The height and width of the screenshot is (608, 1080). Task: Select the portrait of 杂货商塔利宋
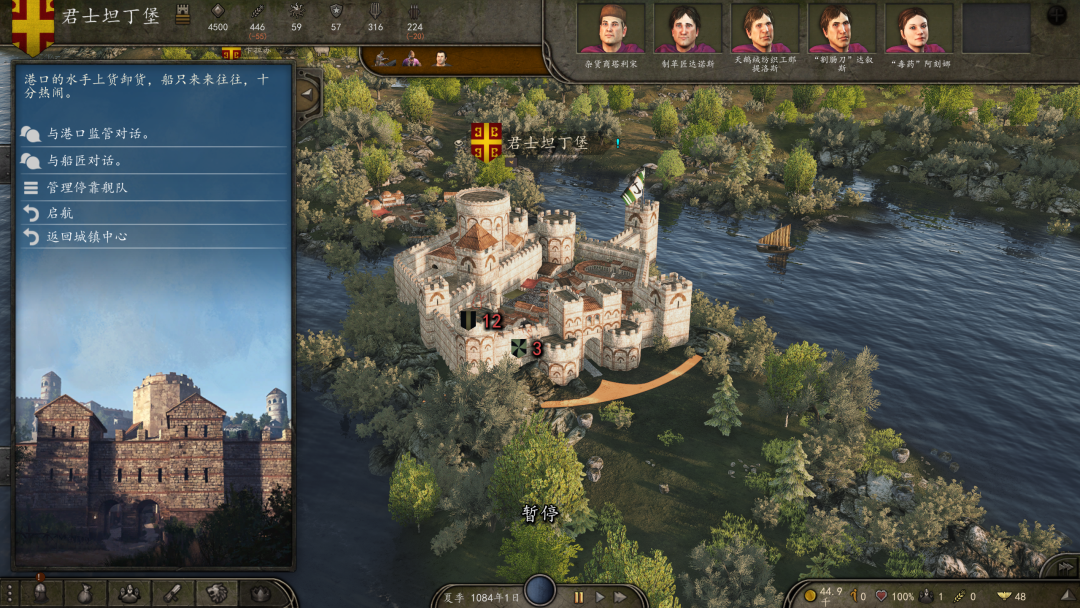coord(610,29)
